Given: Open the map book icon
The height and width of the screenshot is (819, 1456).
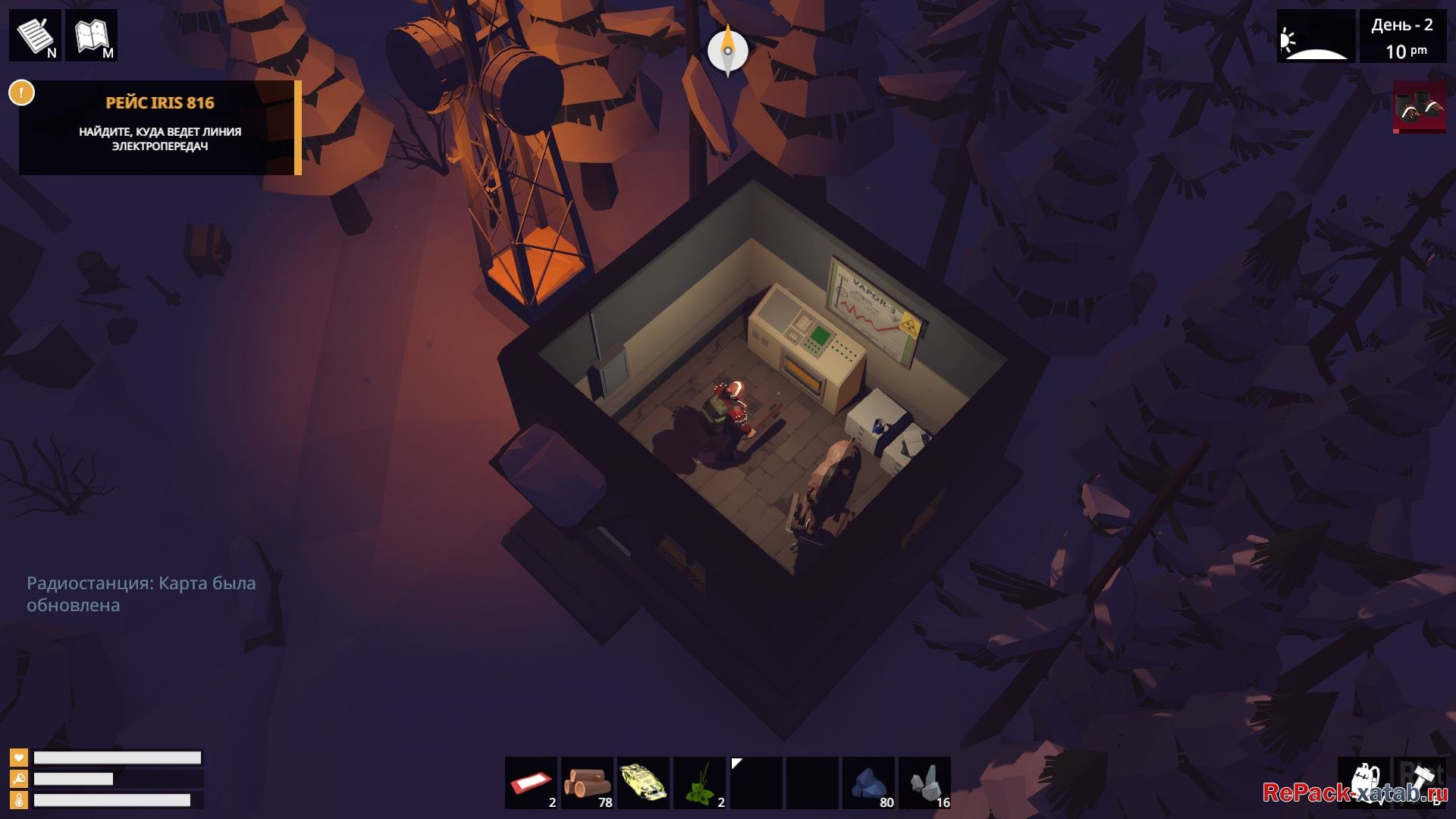Looking at the screenshot, I should coord(91,35).
